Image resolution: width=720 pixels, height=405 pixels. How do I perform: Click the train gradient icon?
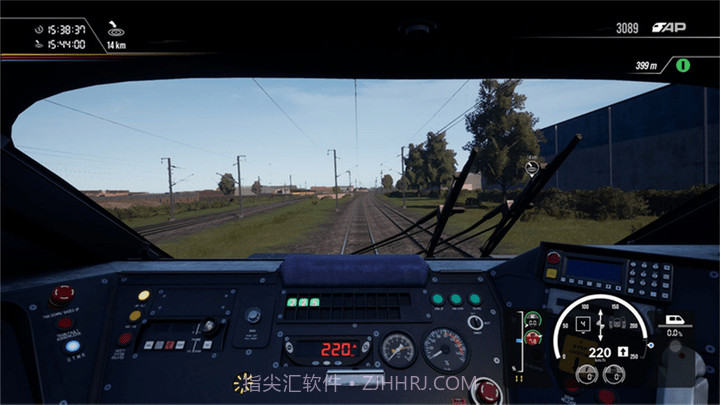(673, 321)
